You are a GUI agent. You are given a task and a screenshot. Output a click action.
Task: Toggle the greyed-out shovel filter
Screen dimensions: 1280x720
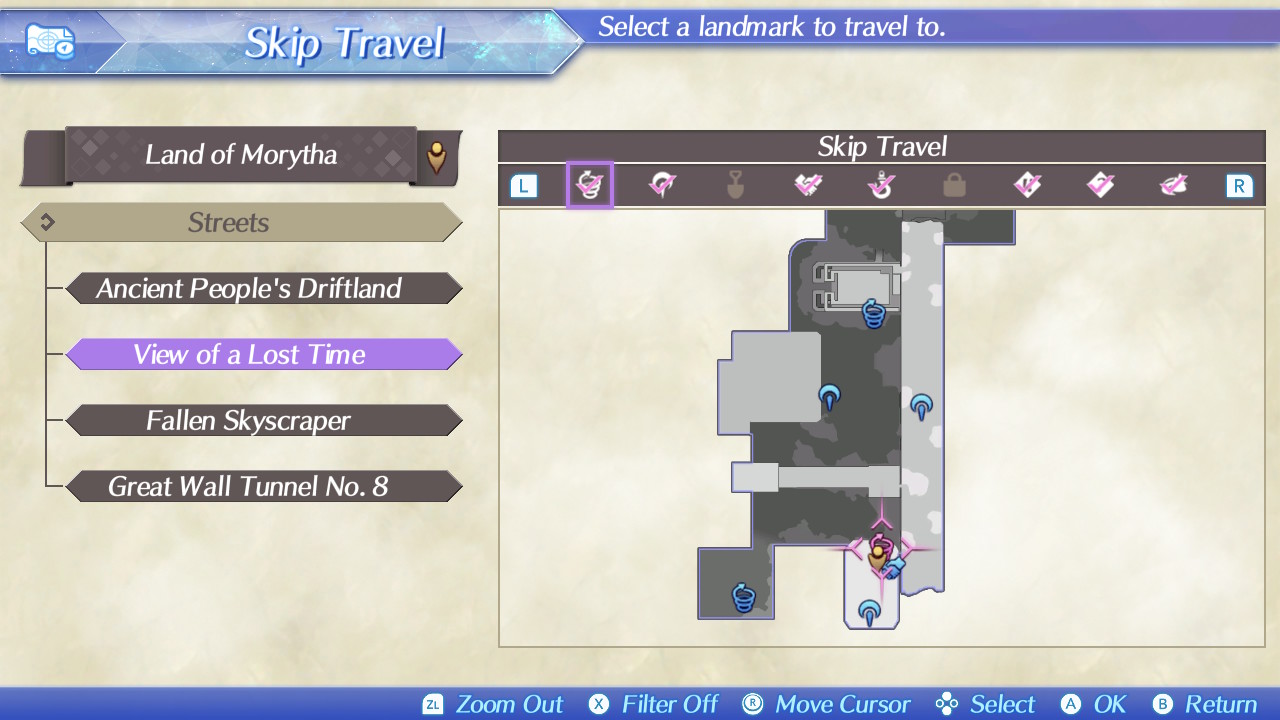(735, 185)
